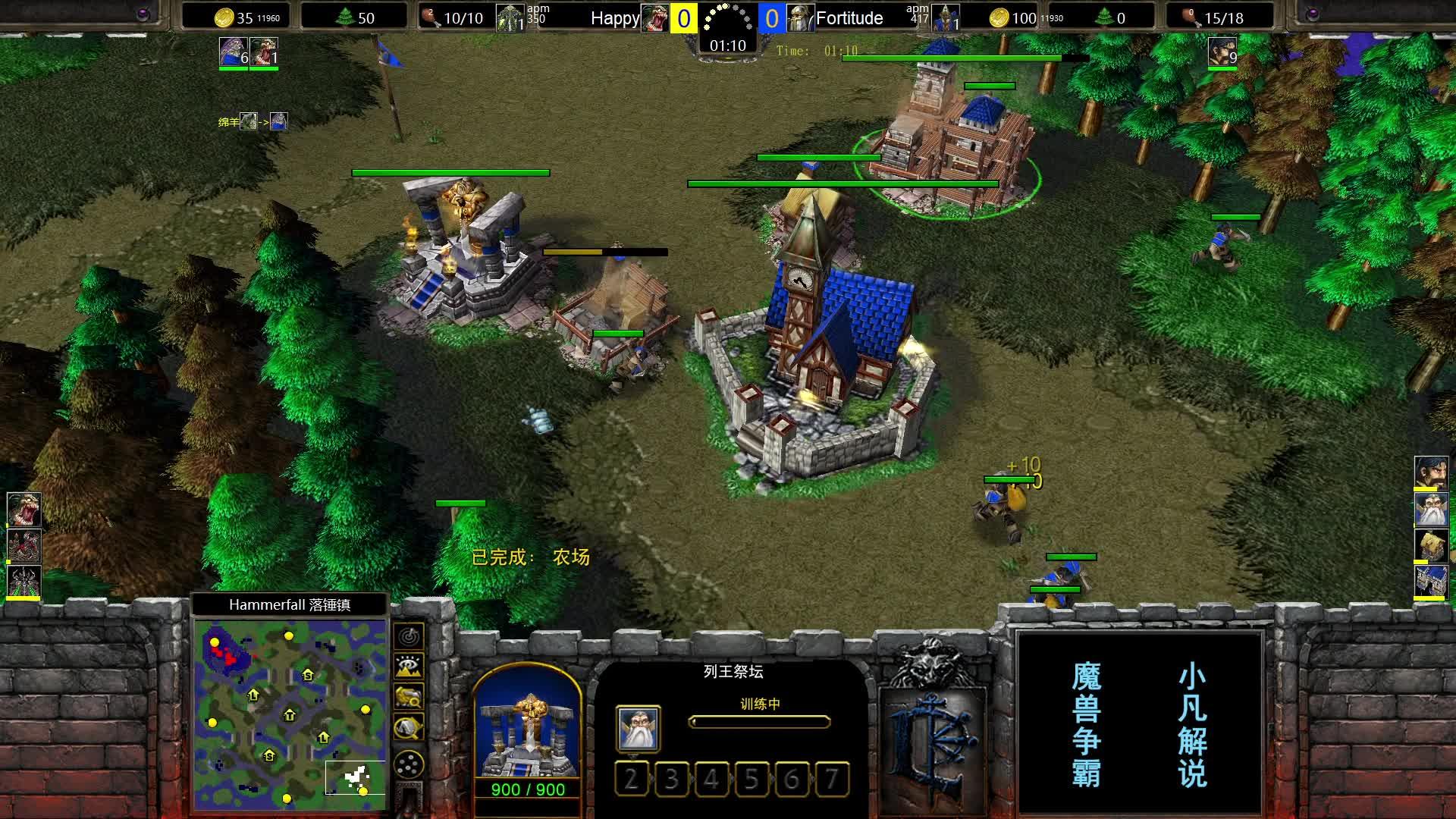Viewport: 1456px width, 819px height.
Task: Activate the minimap signal ping button
Action: tap(409, 635)
